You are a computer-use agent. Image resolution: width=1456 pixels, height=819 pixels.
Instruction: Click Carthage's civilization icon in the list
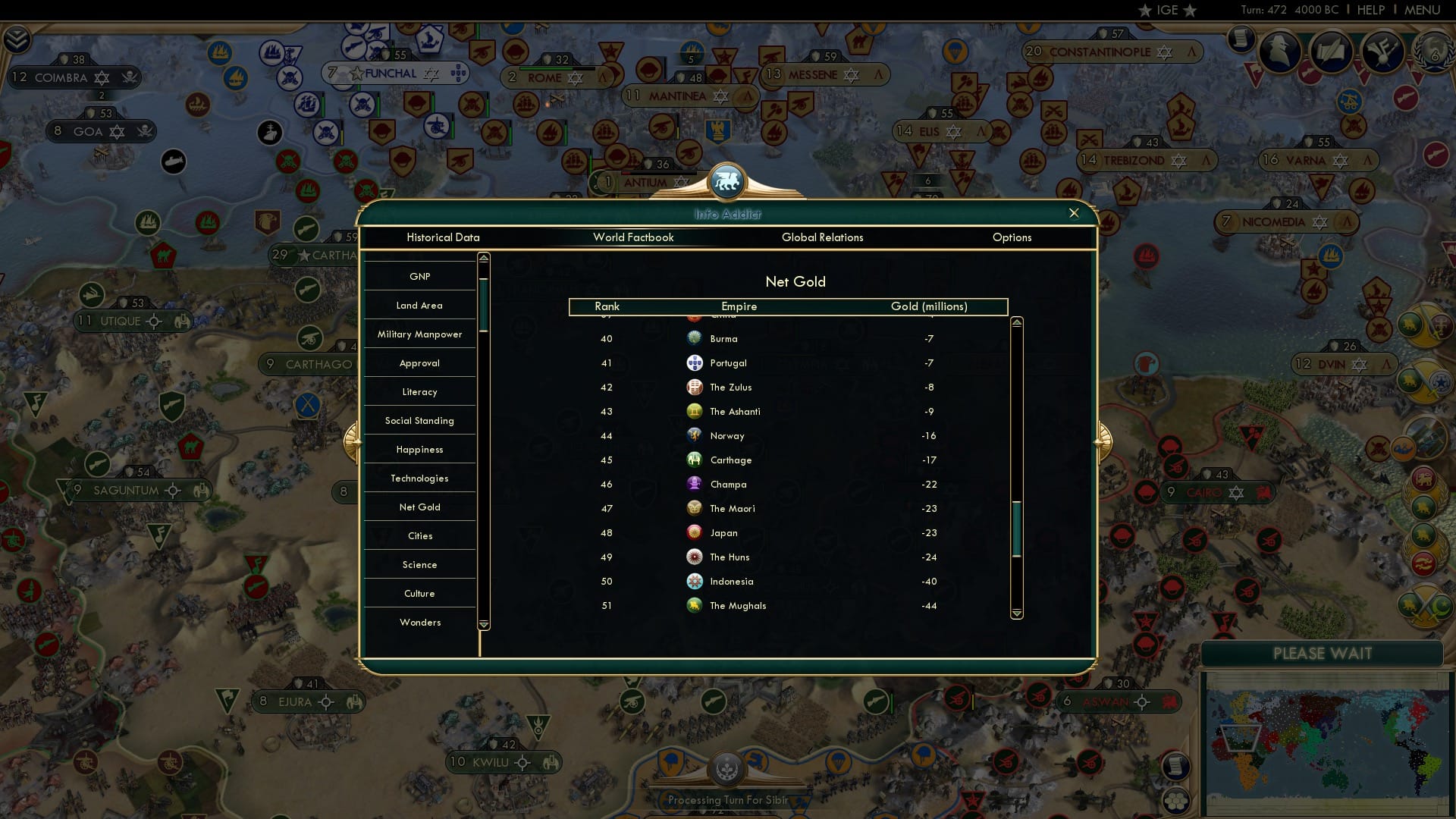695,460
